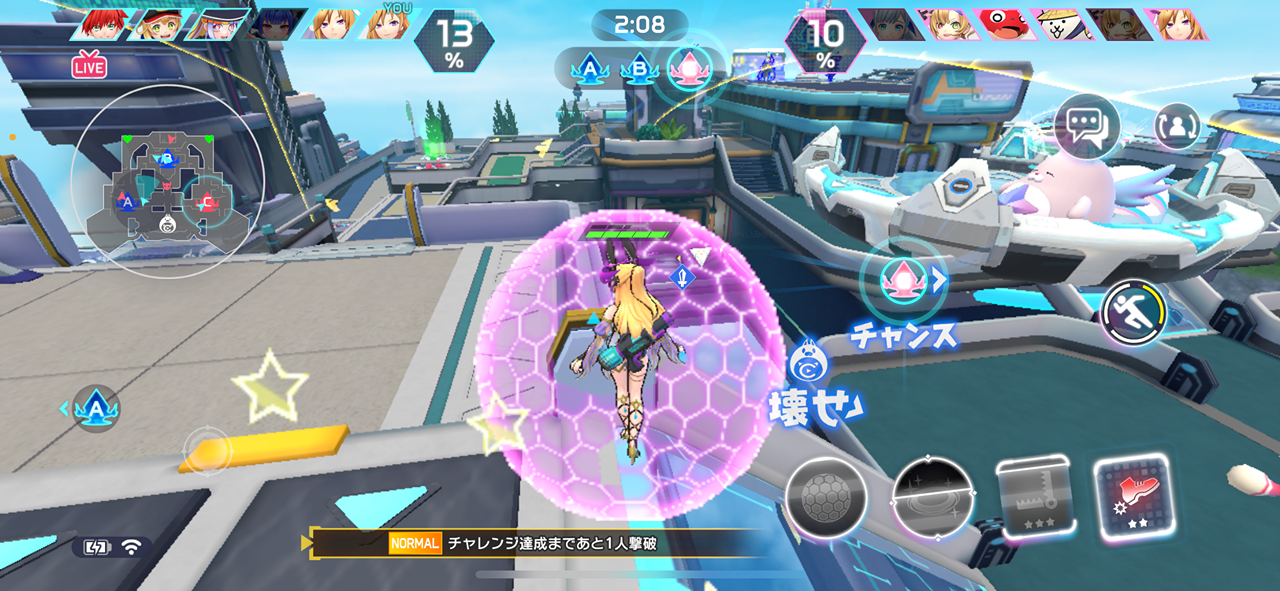This screenshot has height=591, width=1280.
Task: Select portal key B in top tracker
Action: [x=638, y=69]
